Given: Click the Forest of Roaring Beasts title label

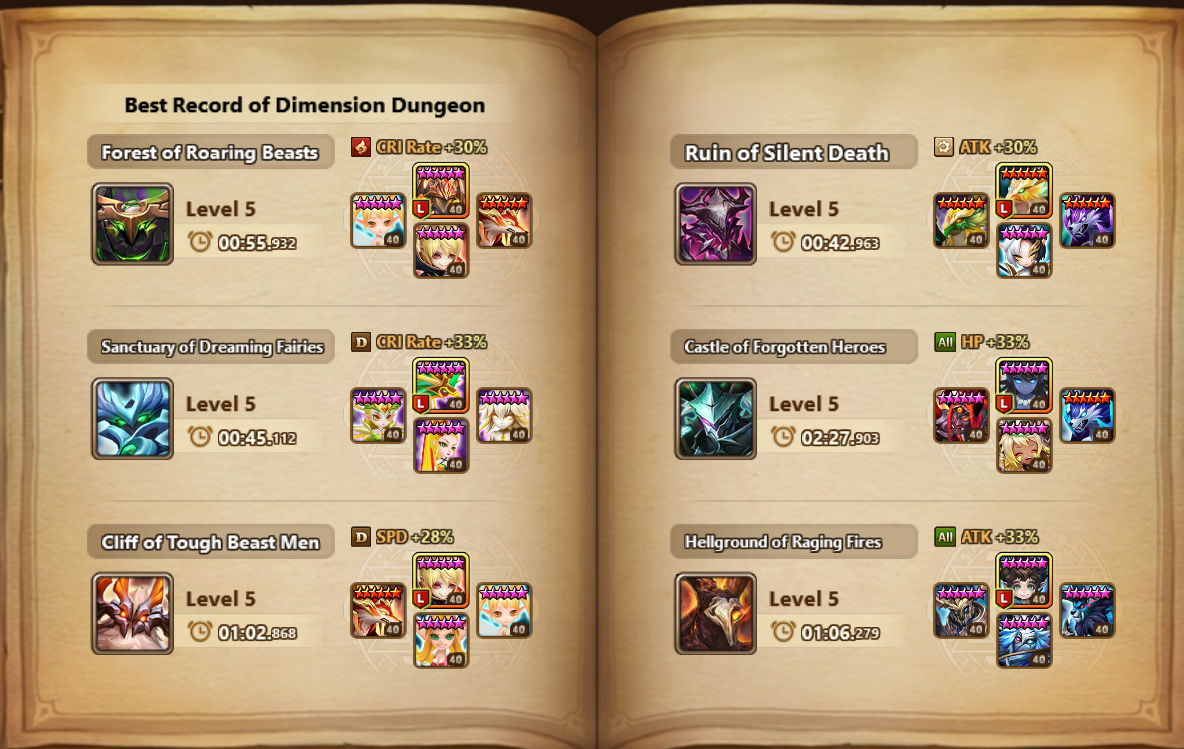Looking at the screenshot, I should click(x=210, y=153).
